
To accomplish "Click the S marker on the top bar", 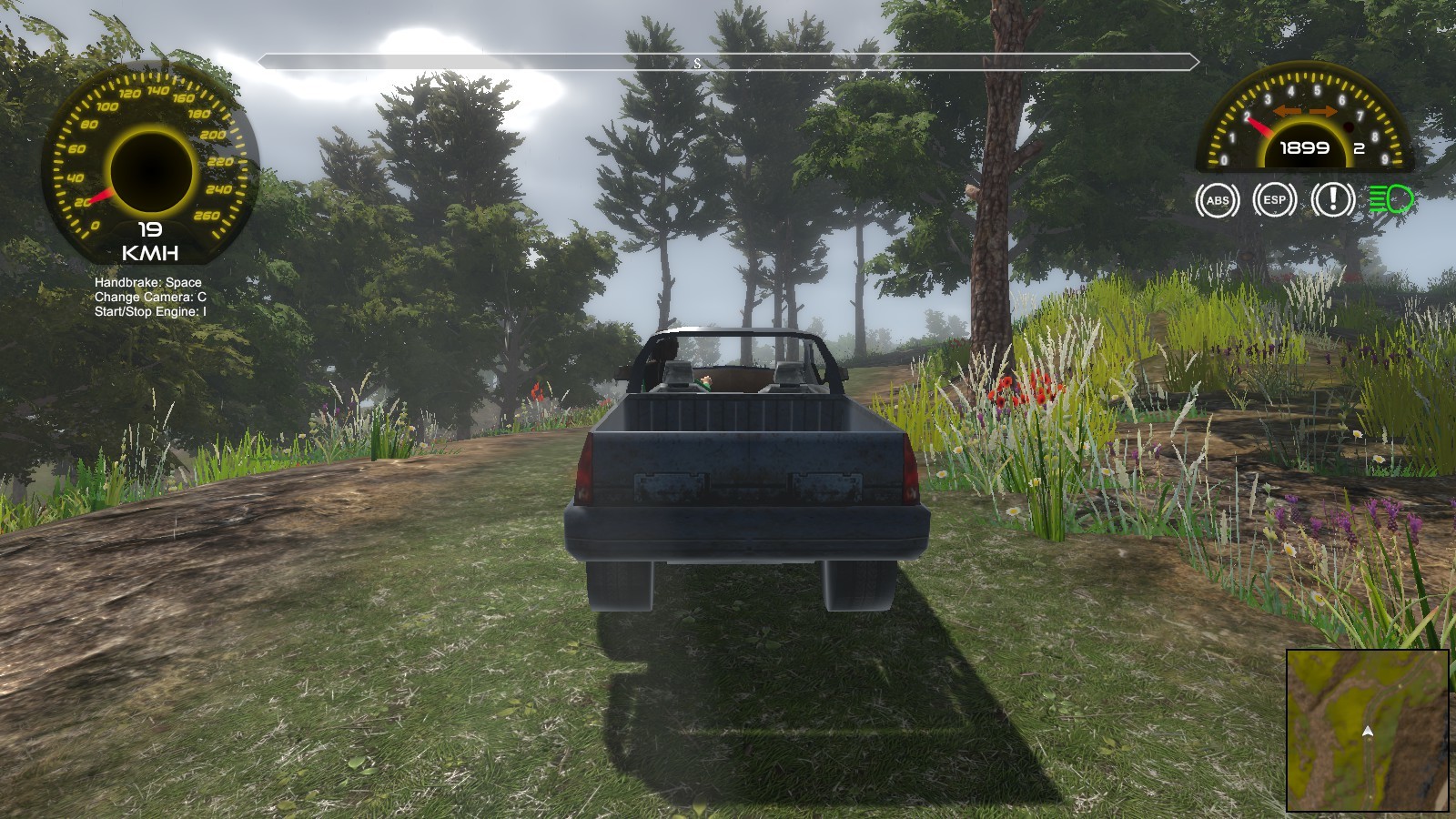I will [x=697, y=63].
